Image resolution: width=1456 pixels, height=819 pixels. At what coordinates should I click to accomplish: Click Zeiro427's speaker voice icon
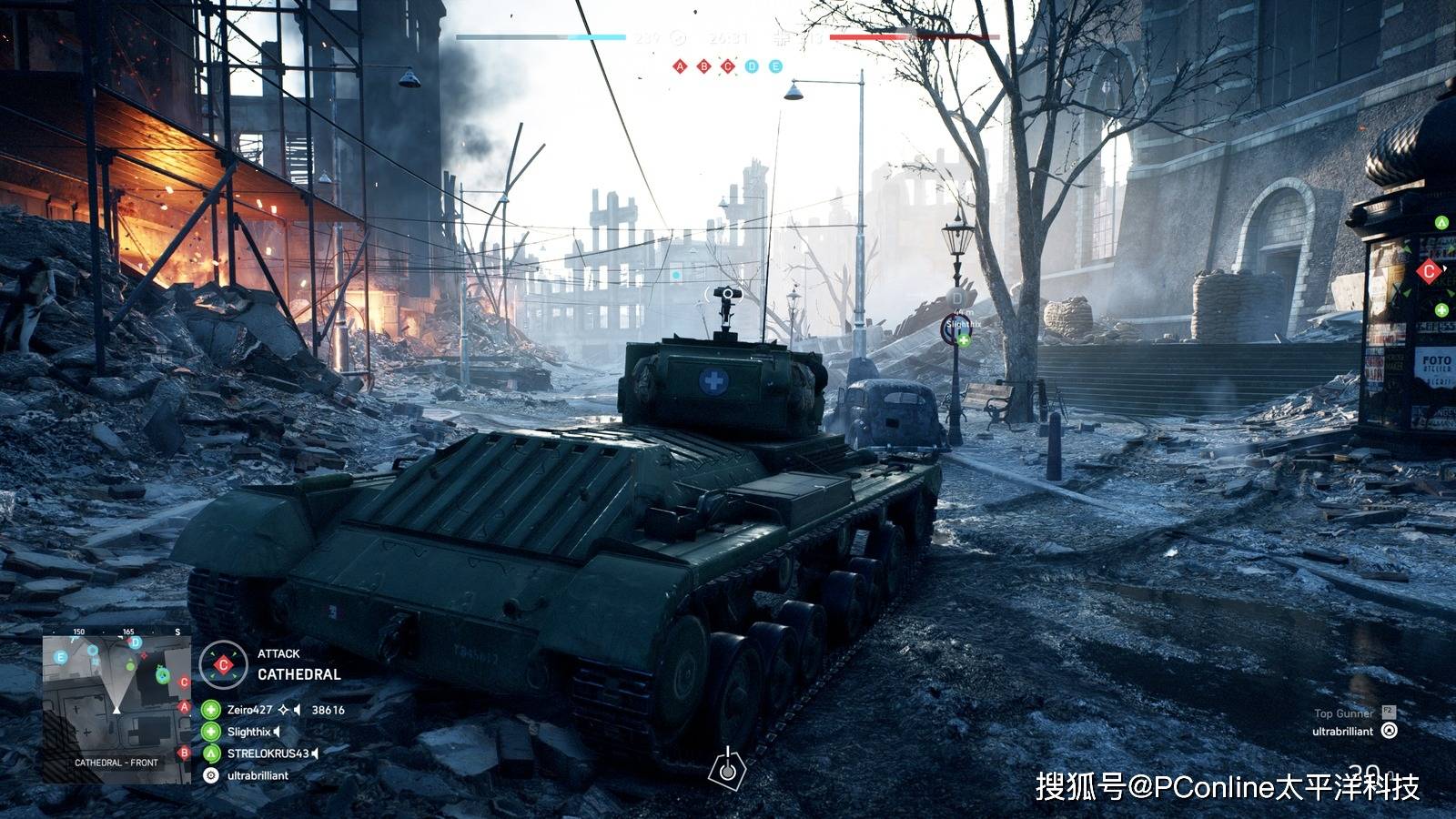297,710
